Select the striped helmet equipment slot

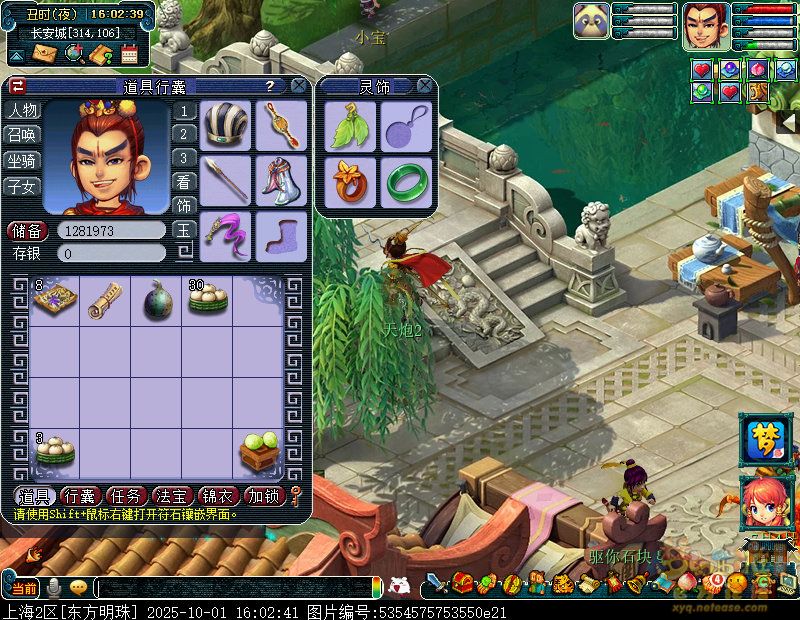point(226,125)
